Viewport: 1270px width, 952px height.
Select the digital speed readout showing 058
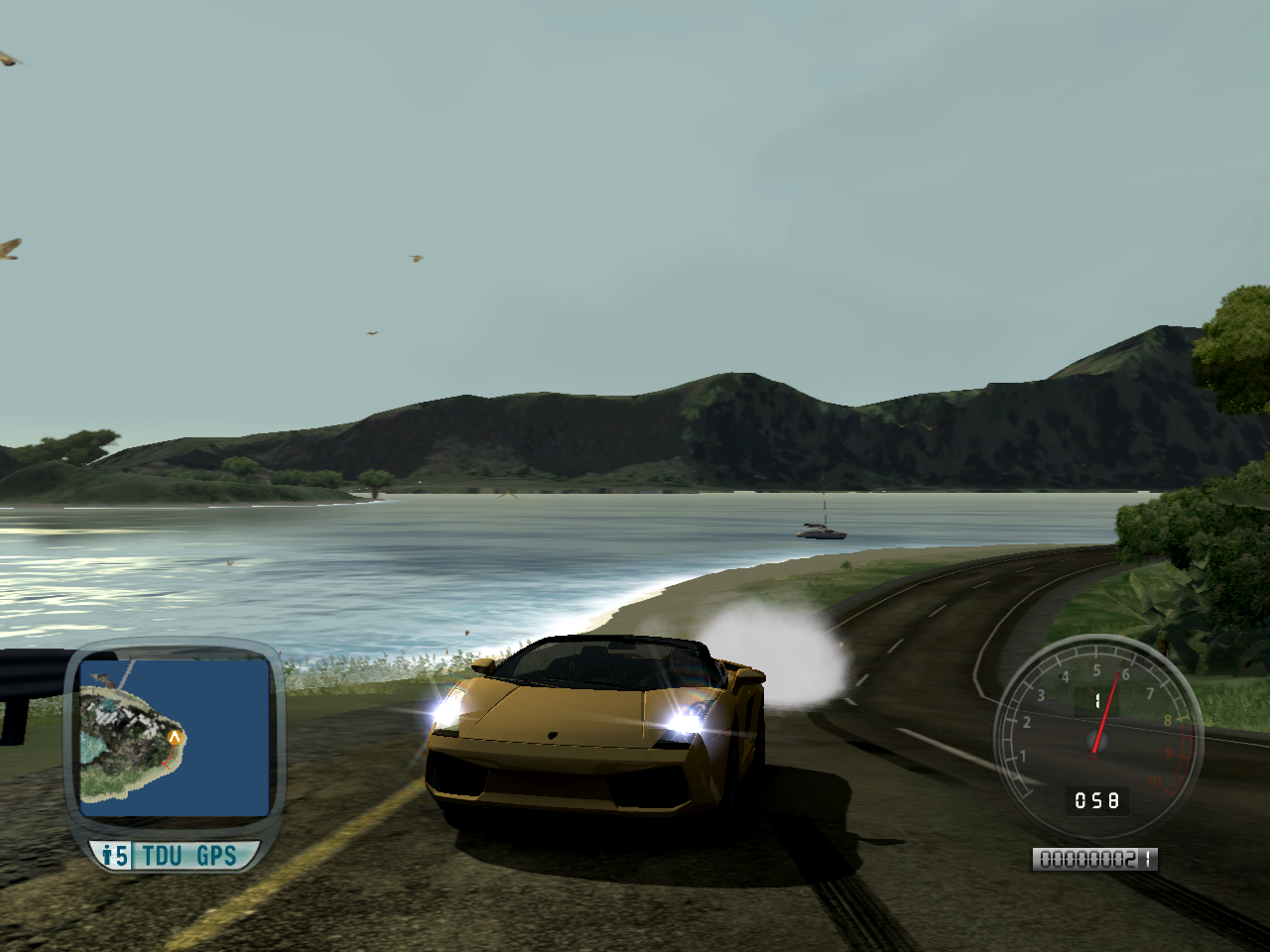point(1097,800)
